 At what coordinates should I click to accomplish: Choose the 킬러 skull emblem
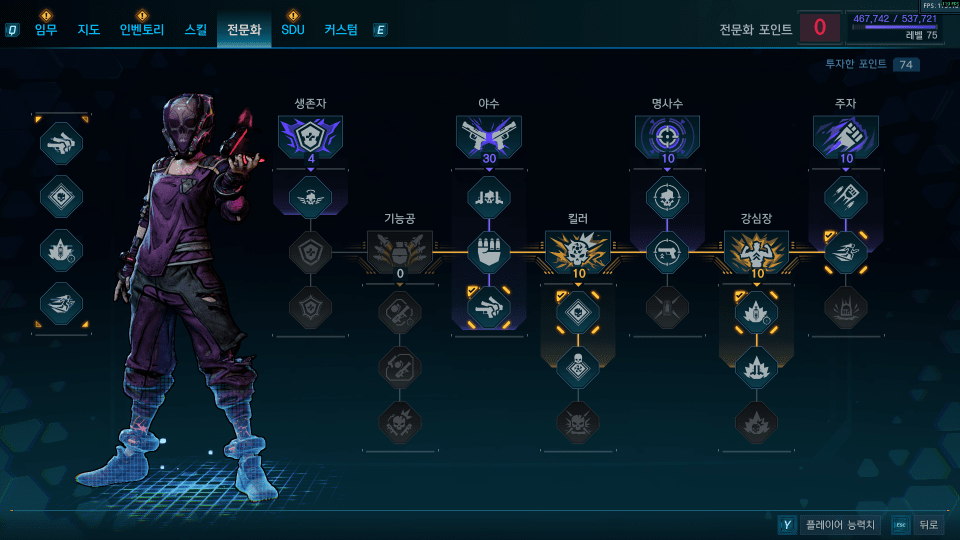coord(578,251)
